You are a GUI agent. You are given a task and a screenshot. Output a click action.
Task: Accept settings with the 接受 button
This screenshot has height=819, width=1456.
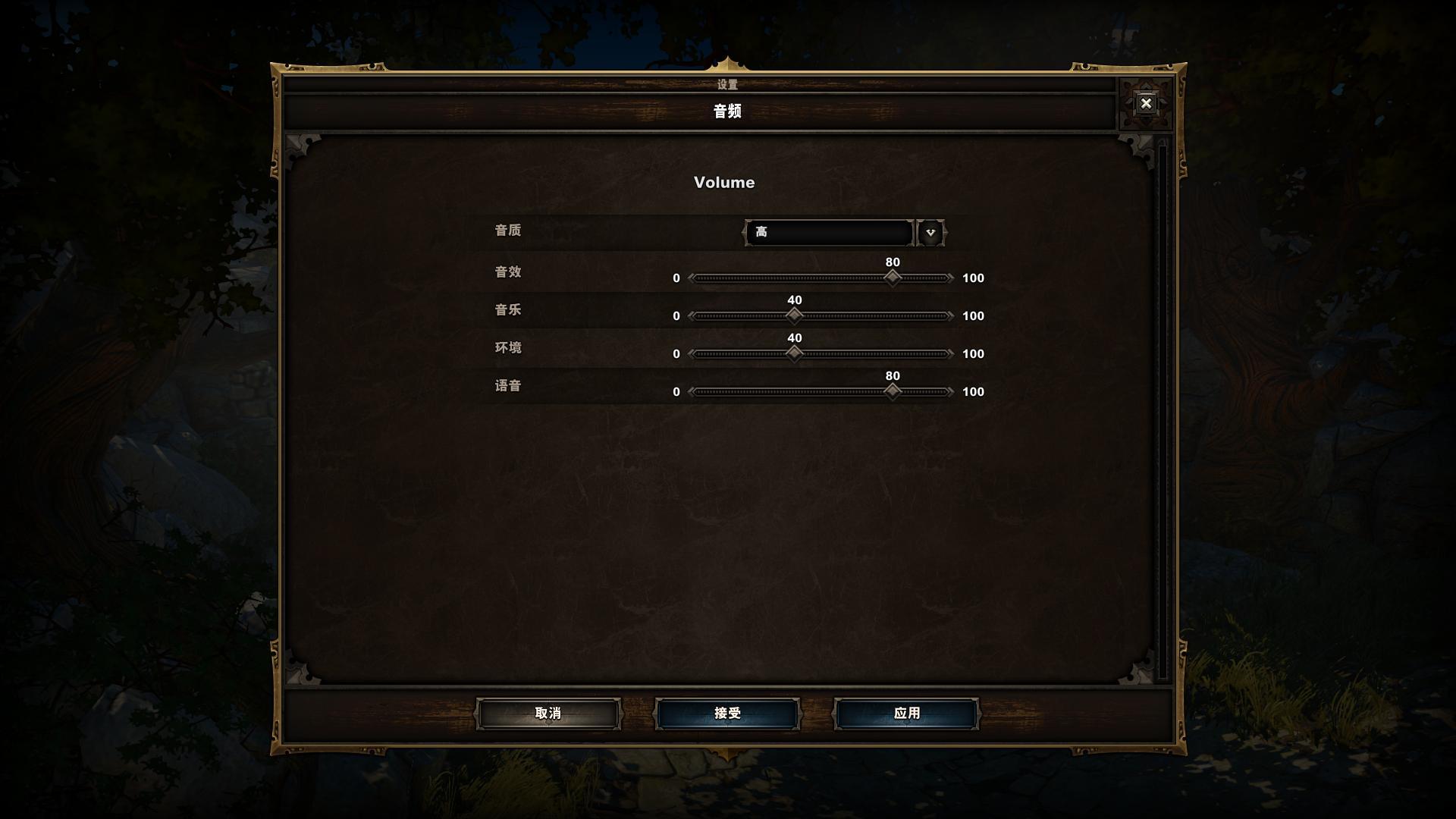[727, 714]
